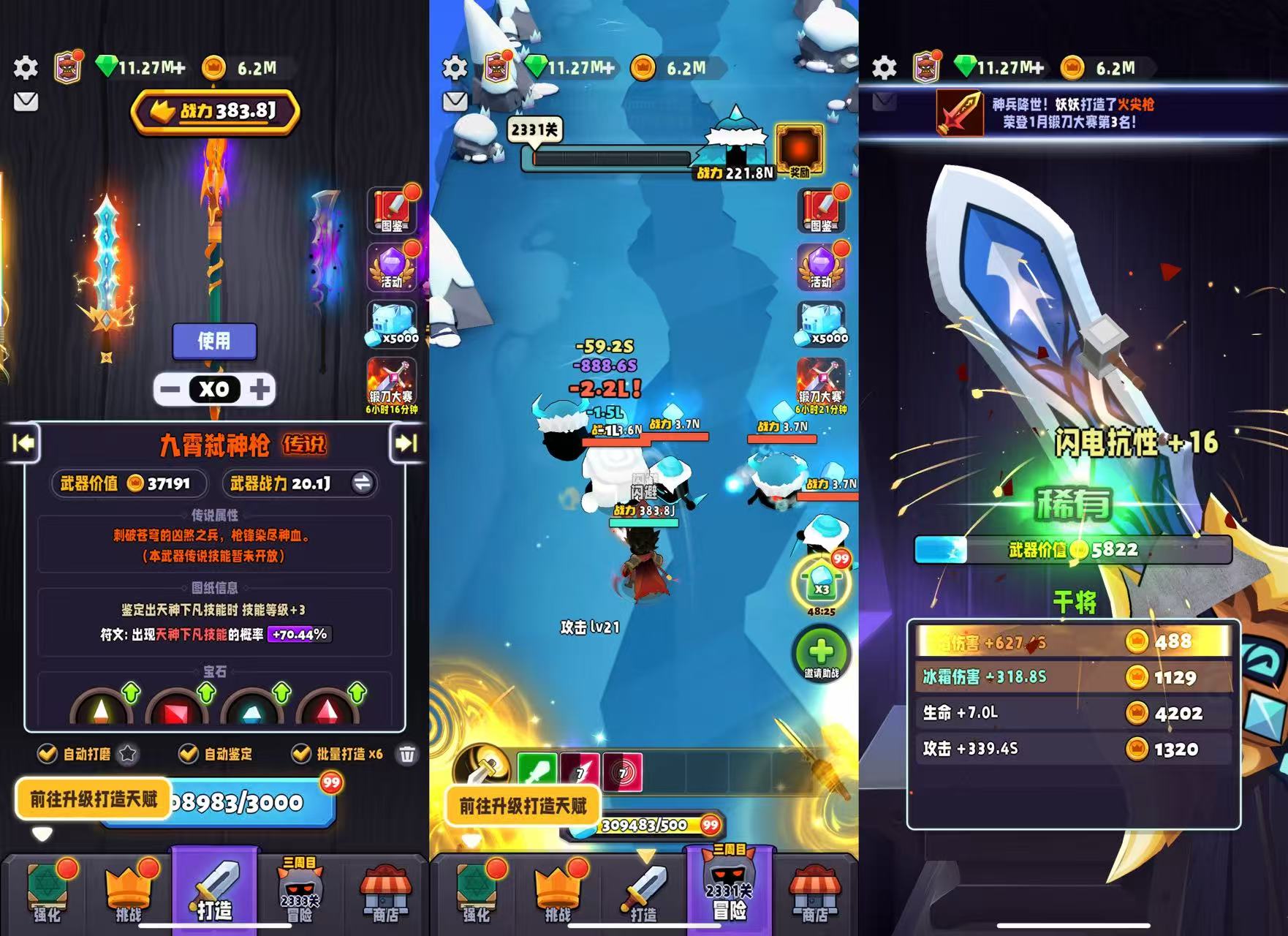This screenshot has width=1288, height=936.
Task: Open the 冒险 tab labeled 2333关
Action: 300,891
